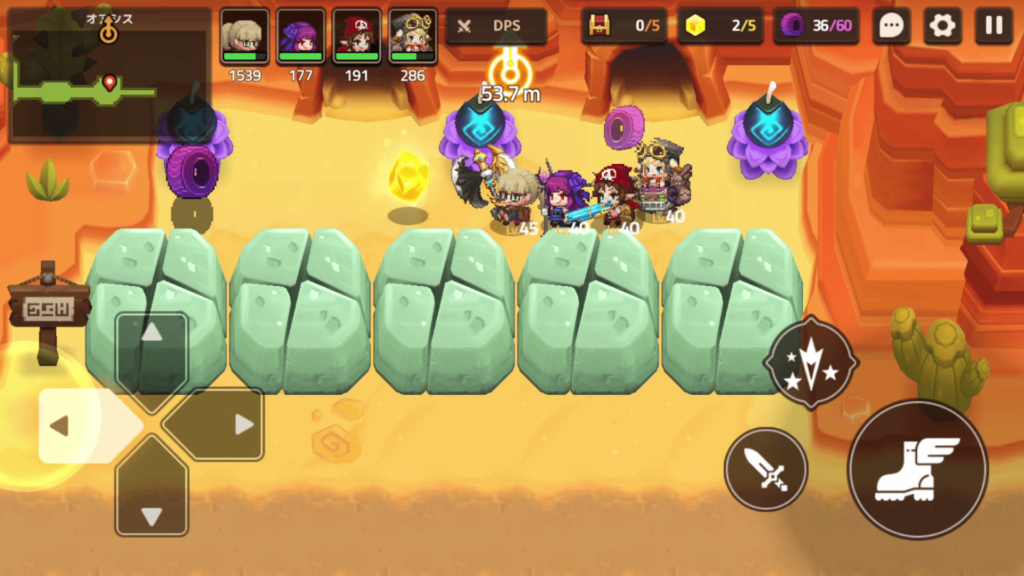
Task: Select the goggles hero portrait with 286 HP
Action: pyautogui.click(x=413, y=38)
